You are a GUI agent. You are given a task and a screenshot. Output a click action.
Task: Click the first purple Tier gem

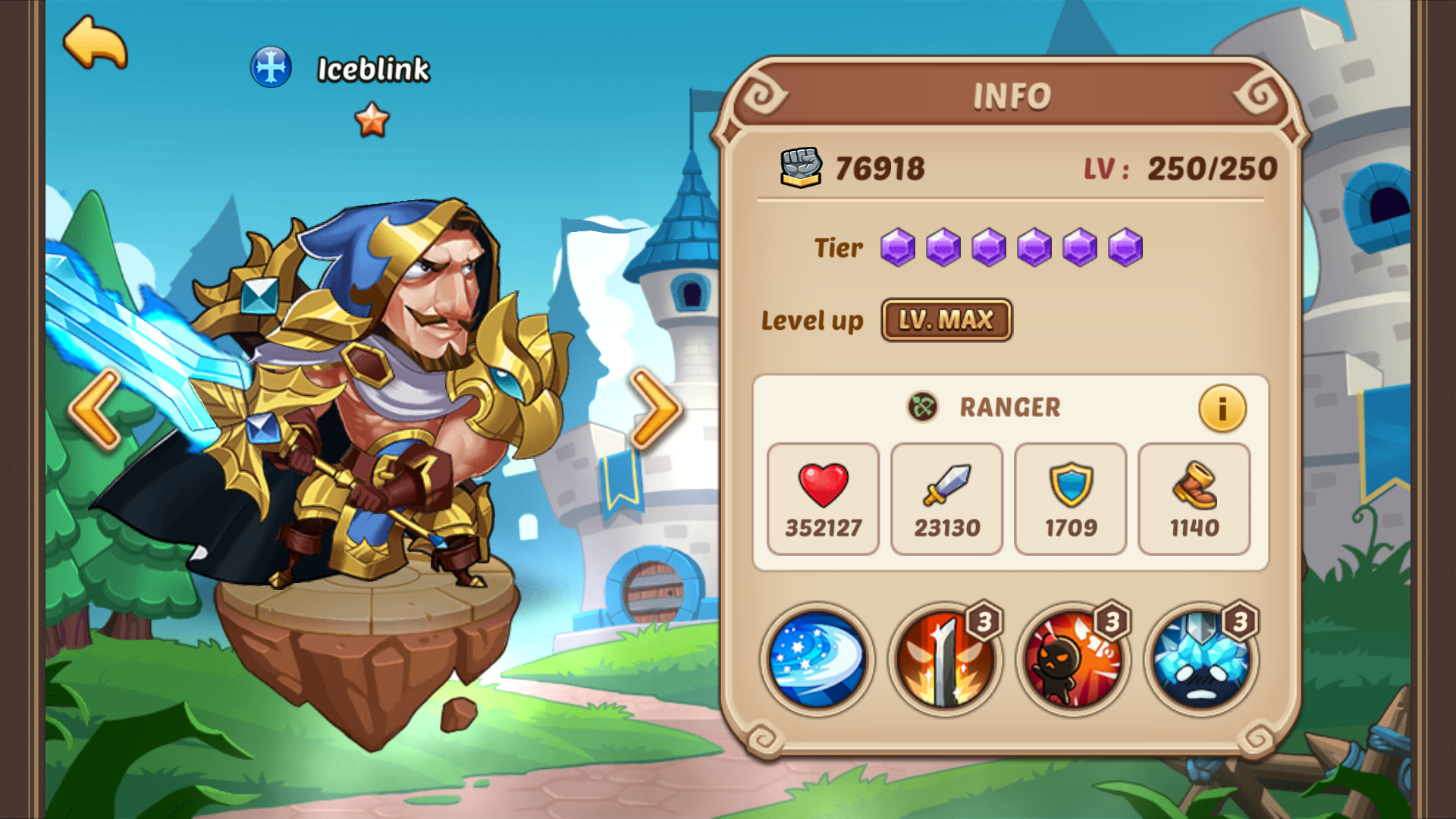click(896, 247)
